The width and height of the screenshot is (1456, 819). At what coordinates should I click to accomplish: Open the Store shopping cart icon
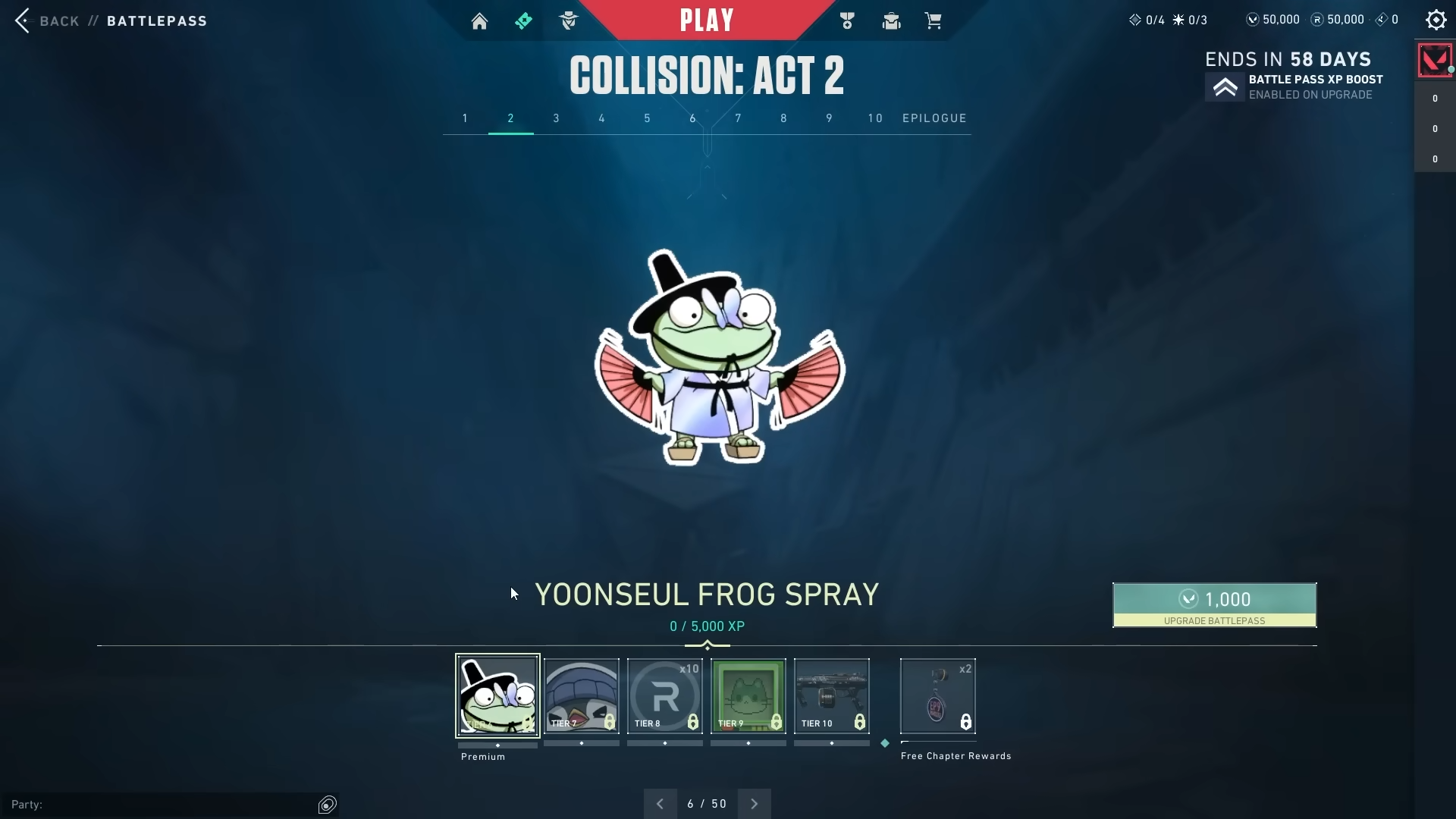934,20
